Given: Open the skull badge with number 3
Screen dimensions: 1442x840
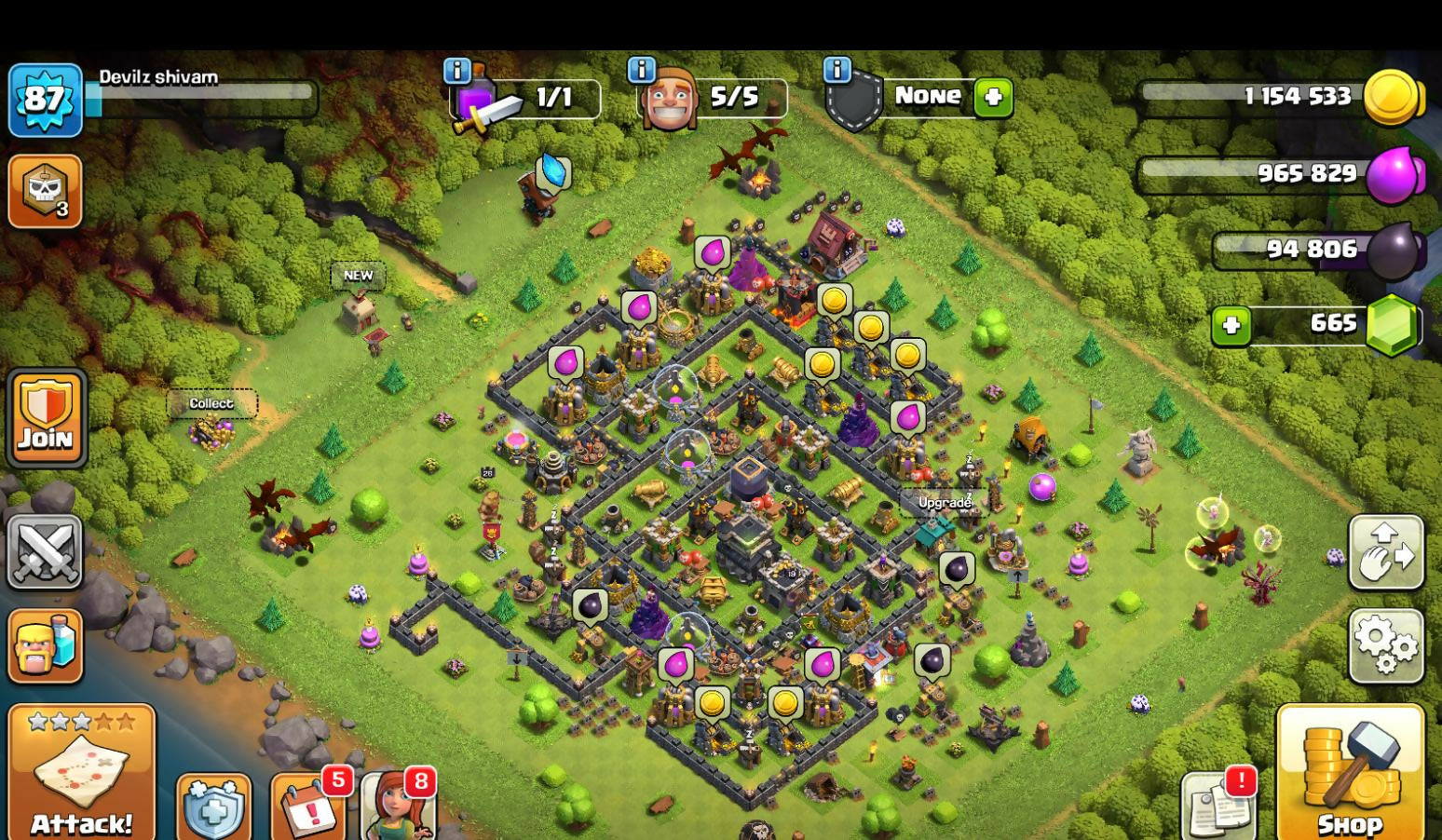Looking at the screenshot, I should tap(45, 191).
